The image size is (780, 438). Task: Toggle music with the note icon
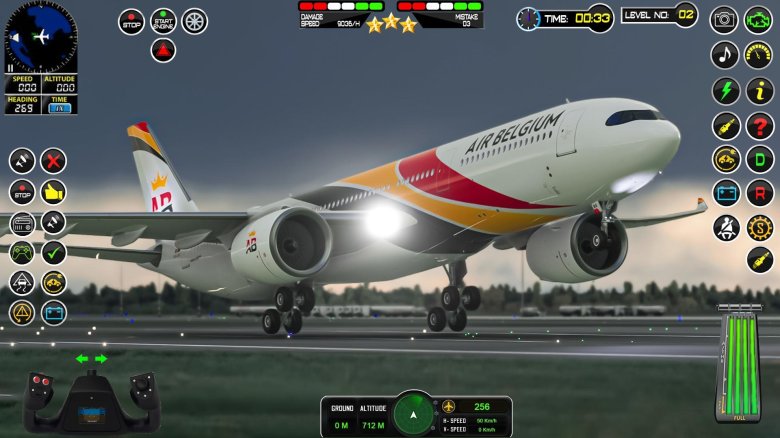tap(725, 55)
